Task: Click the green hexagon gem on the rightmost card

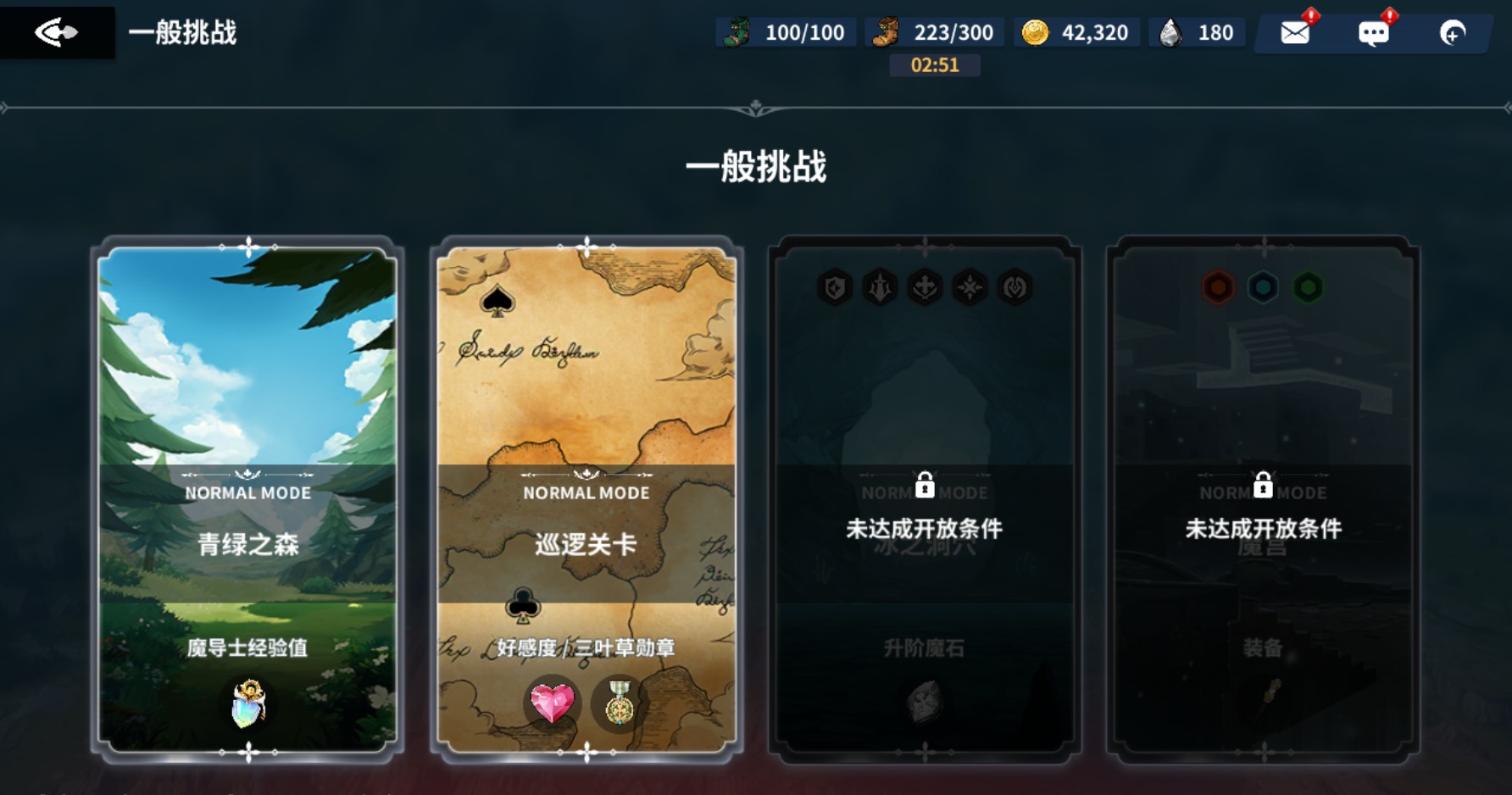Action: 1308,286
